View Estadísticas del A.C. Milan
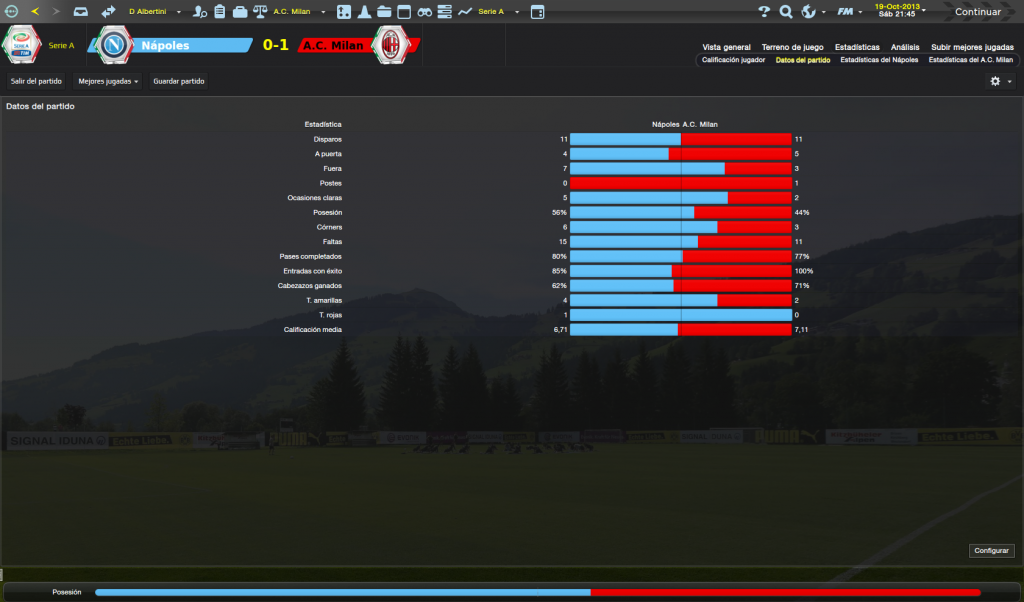1024x602 pixels. click(970, 60)
